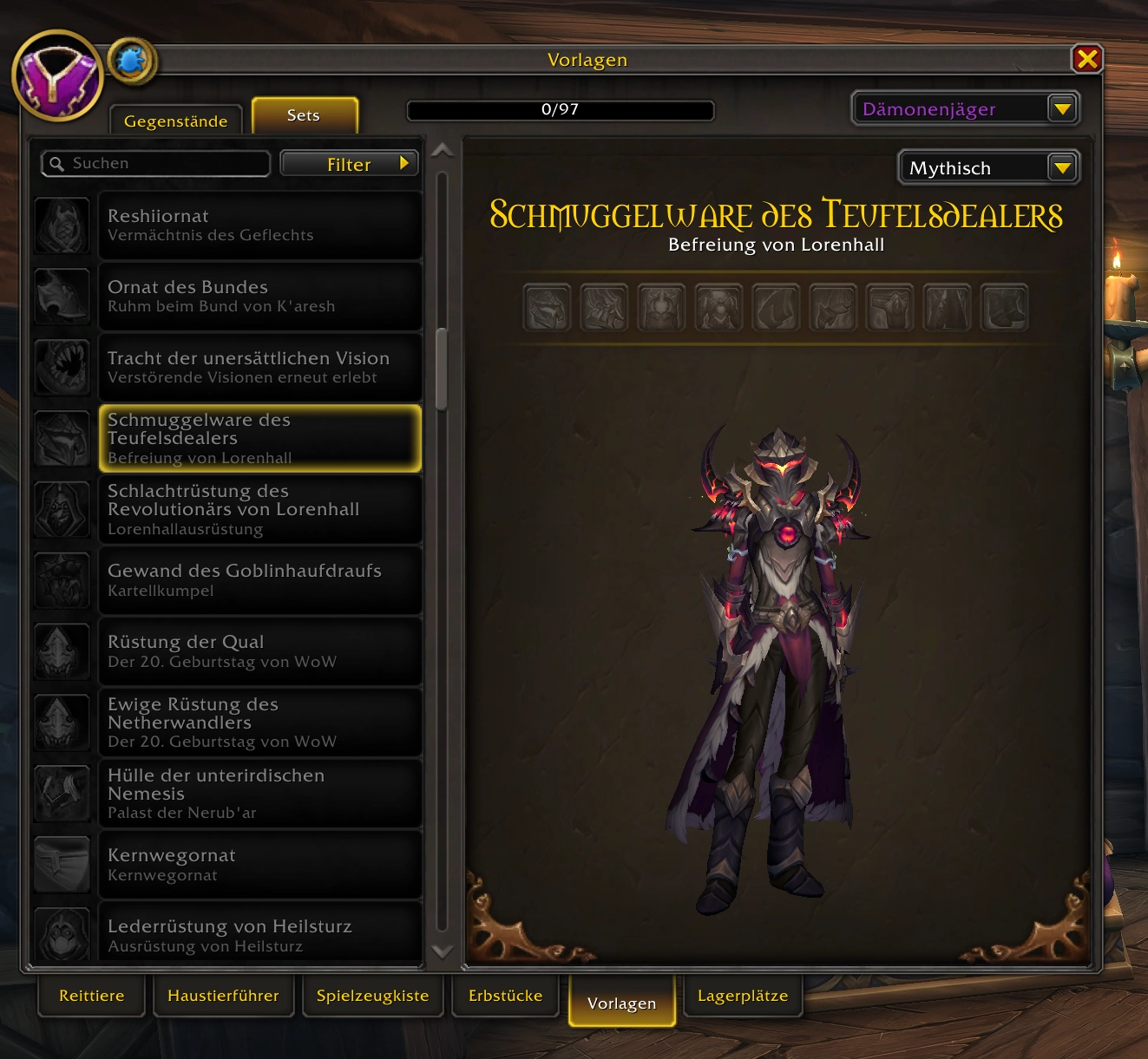Switch to the Haustierführer tab

pos(223,996)
